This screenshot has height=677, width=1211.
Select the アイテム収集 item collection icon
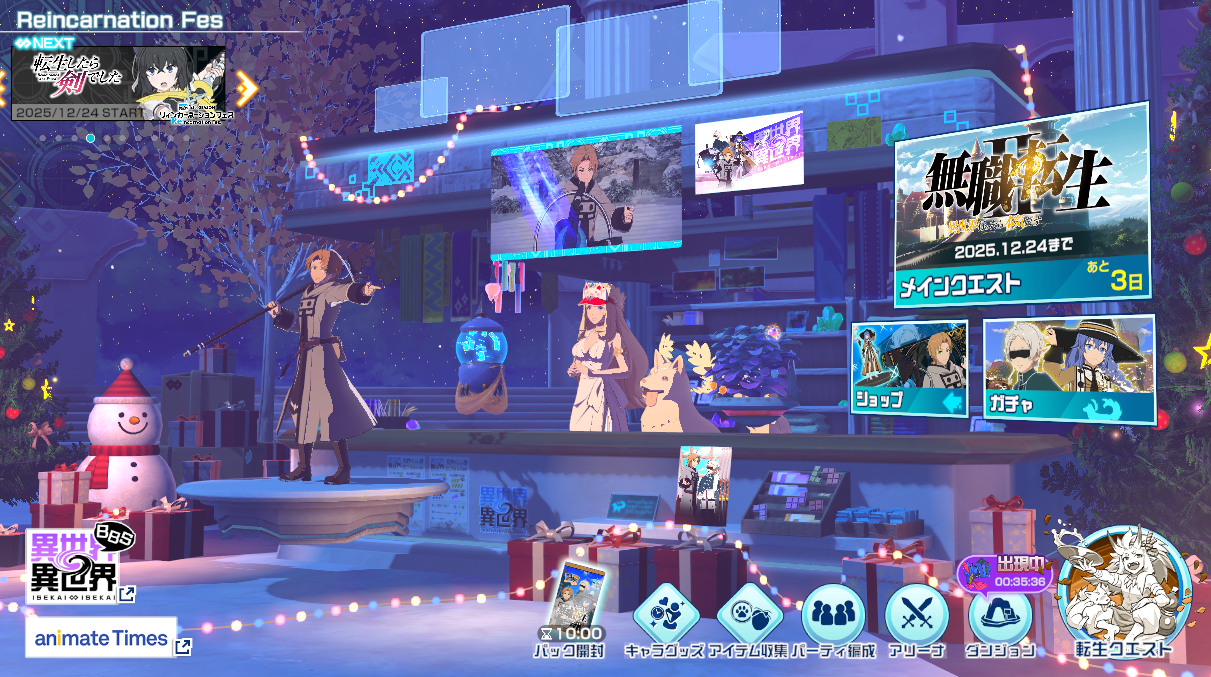pos(749,614)
